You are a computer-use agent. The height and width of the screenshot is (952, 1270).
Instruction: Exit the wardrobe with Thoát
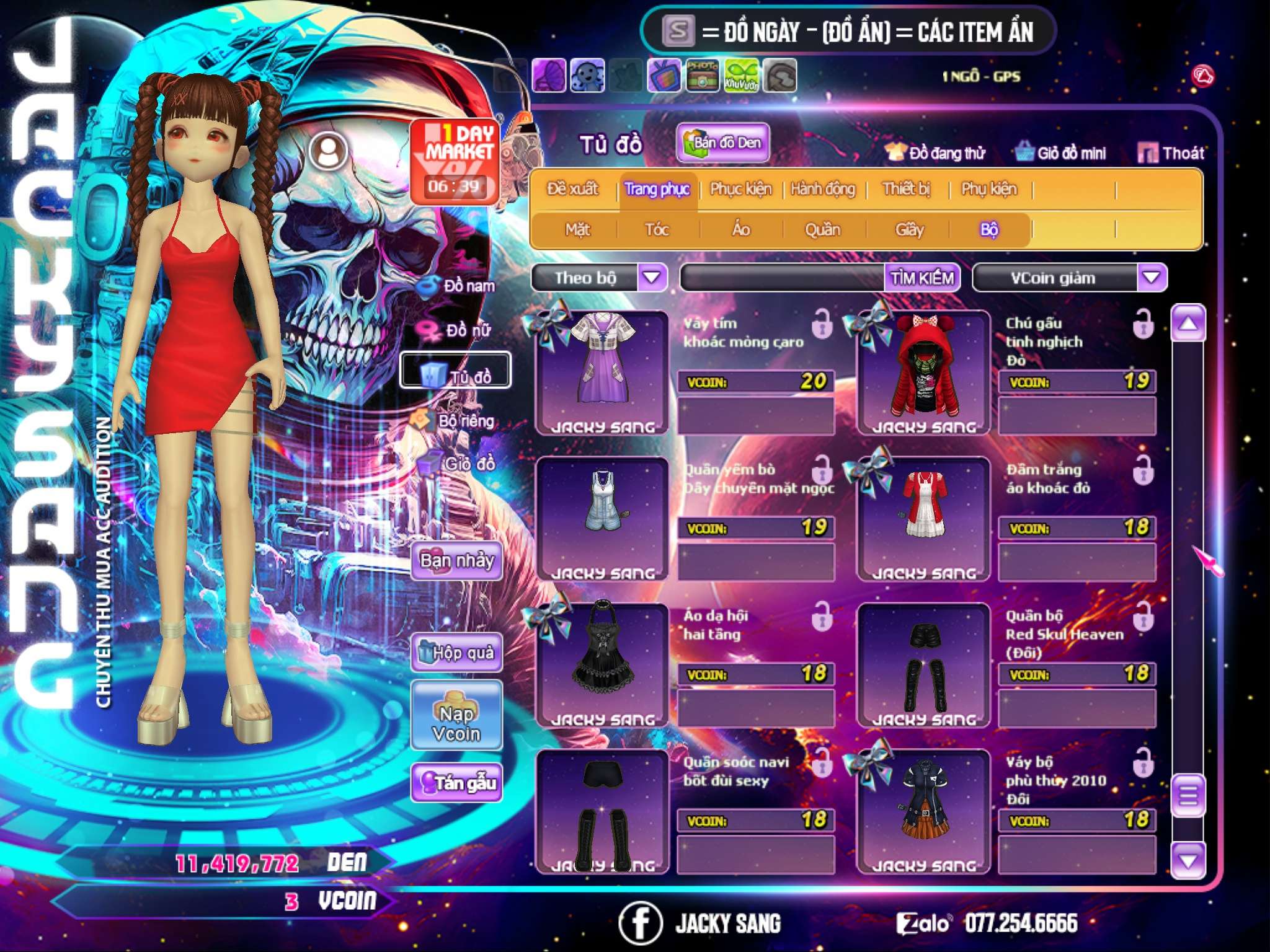click(x=1171, y=153)
